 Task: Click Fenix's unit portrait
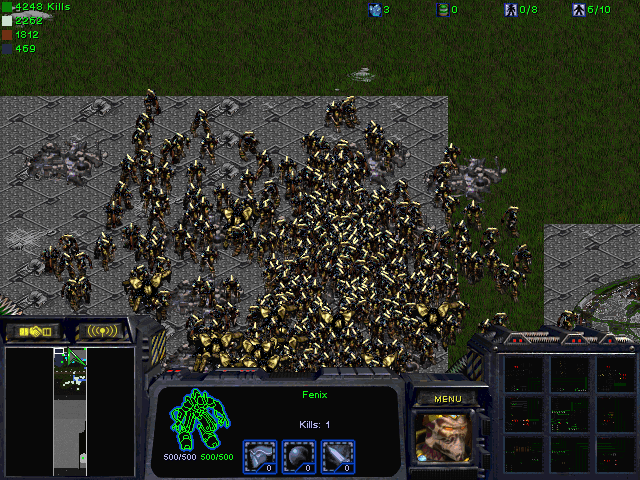[446, 436]
